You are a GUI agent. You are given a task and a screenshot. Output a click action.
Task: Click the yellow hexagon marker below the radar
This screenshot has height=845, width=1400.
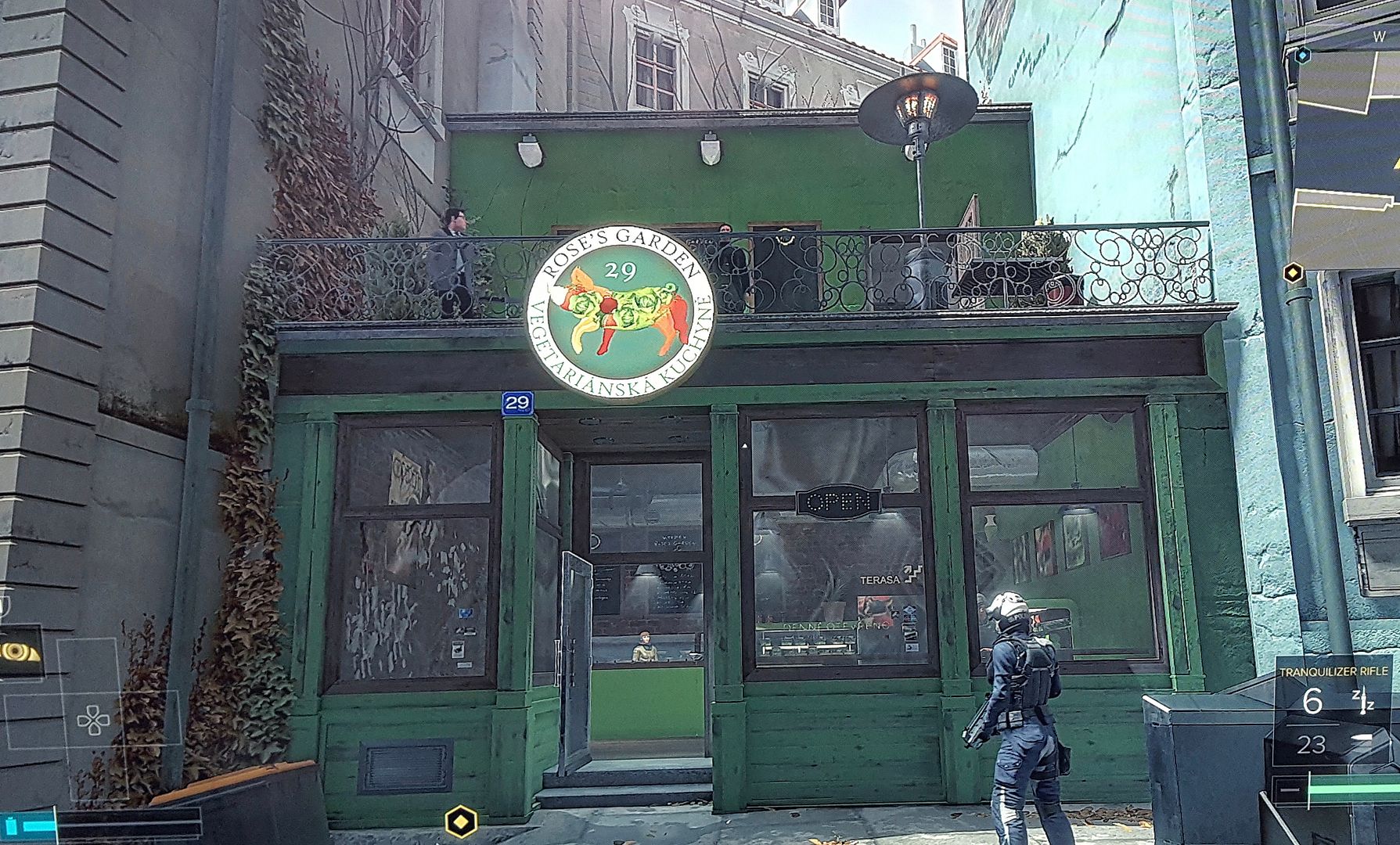point(1294,273)
